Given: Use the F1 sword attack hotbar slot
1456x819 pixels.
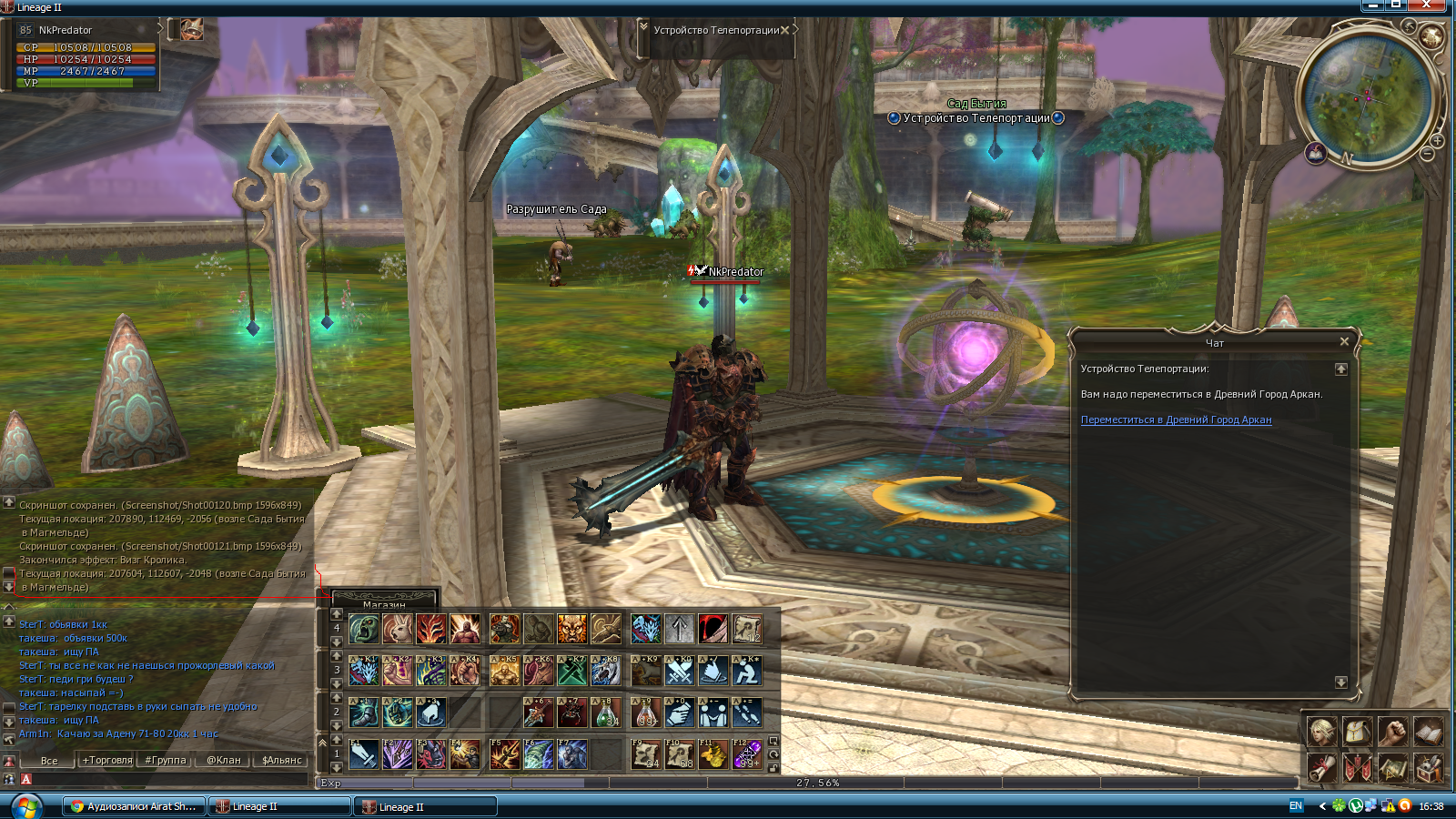Looking at the screenshot, I should coord(364,754).
